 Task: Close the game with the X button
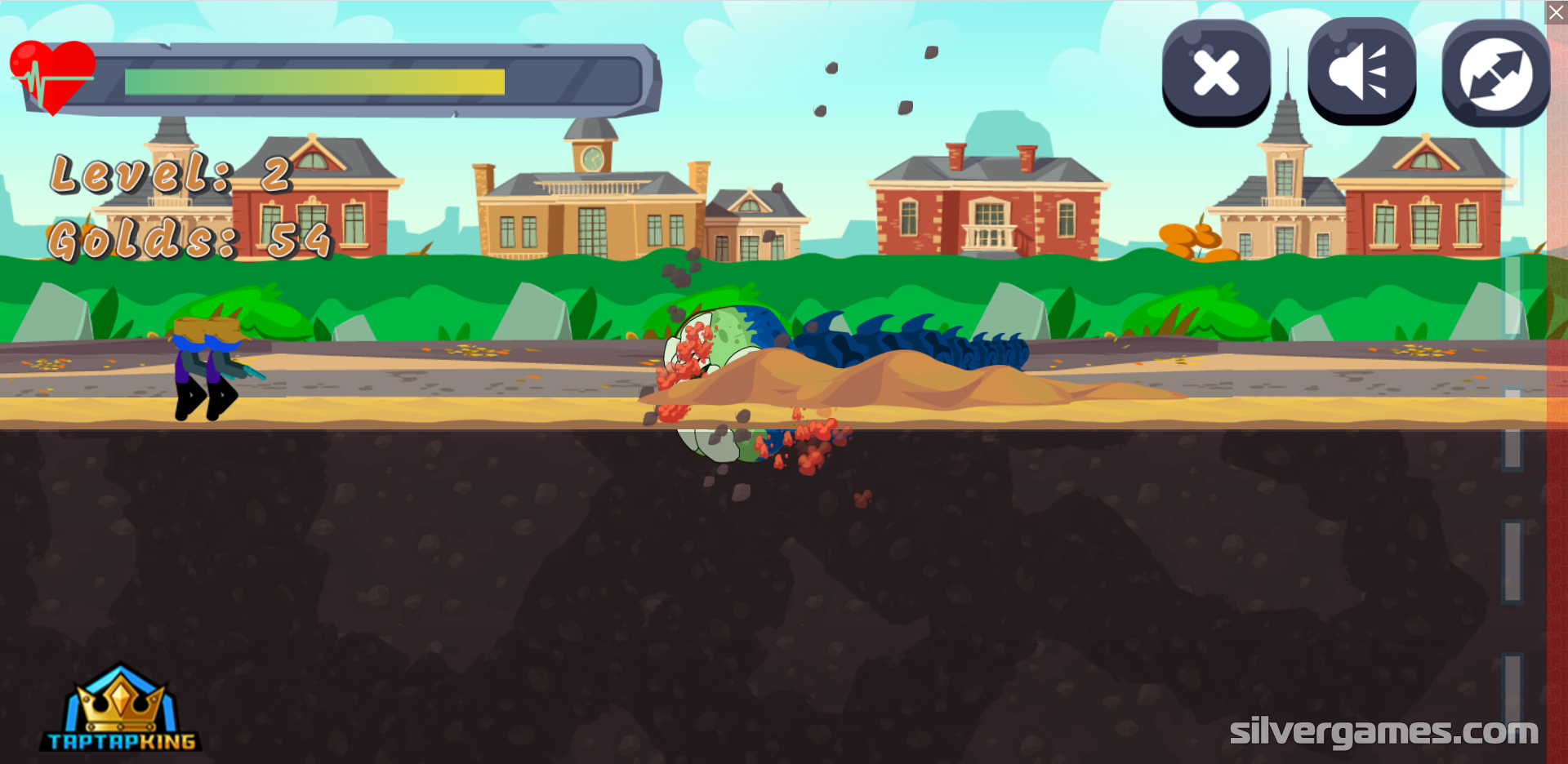(x=1216, y=73)
